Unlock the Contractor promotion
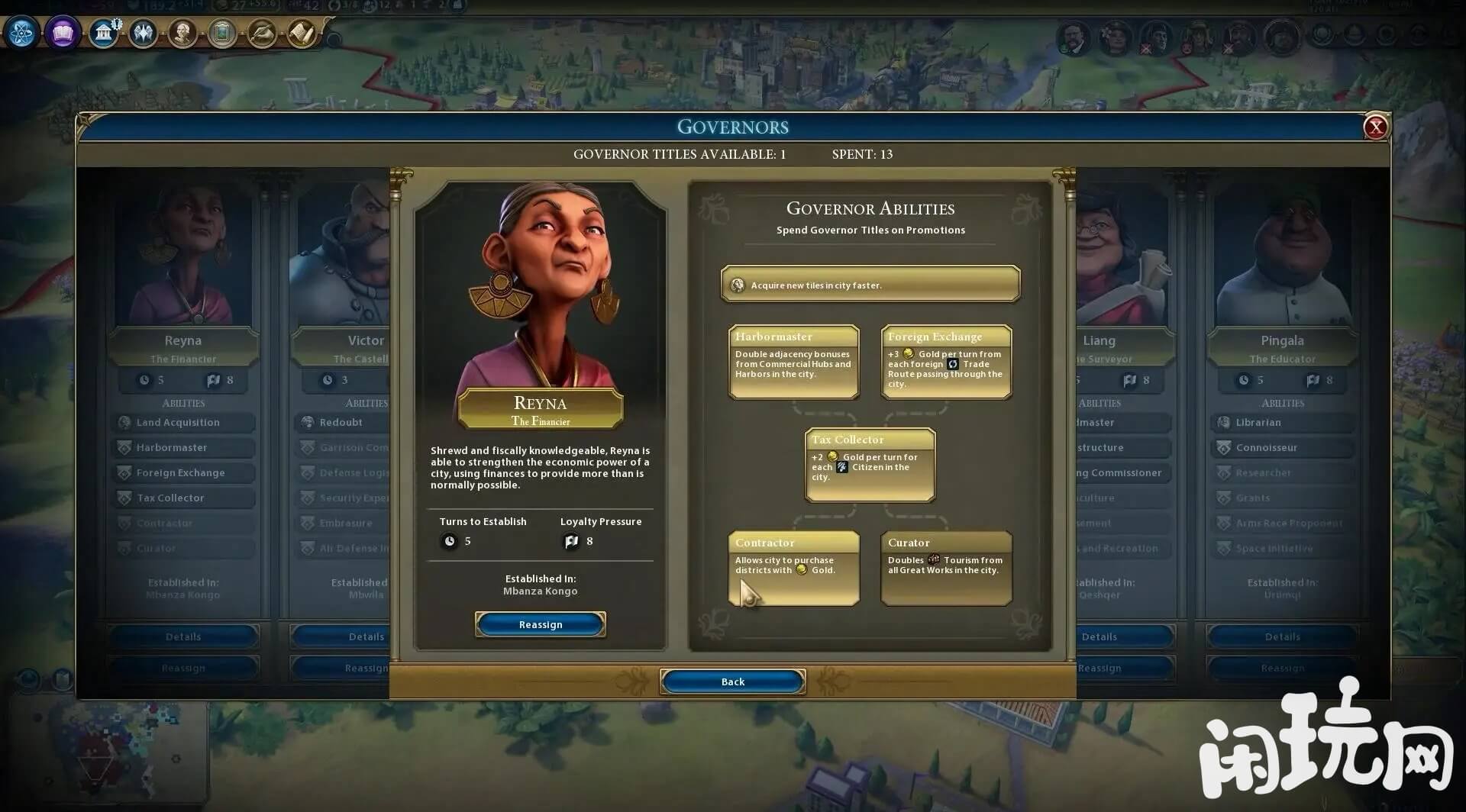1466x812 pixels. click(793, 568)
